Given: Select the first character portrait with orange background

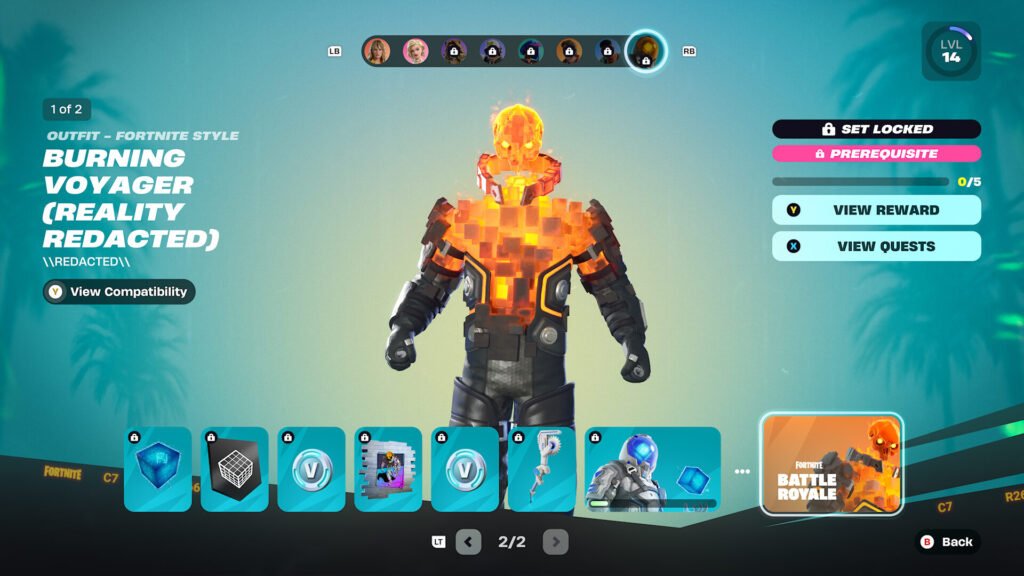Looking at the screenshot, I should point(377,51).
